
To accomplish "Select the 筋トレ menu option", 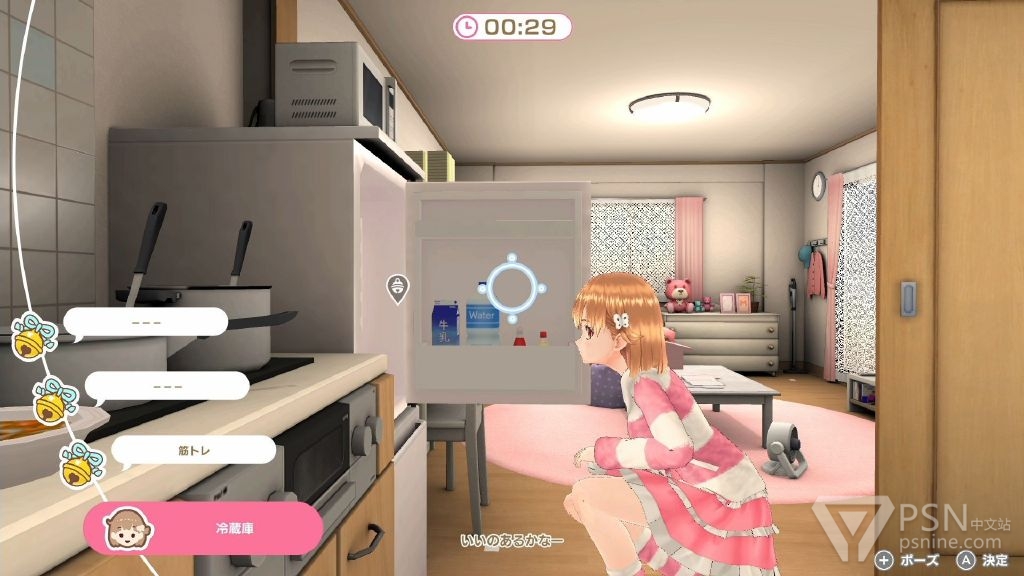I will coord(192,450).
